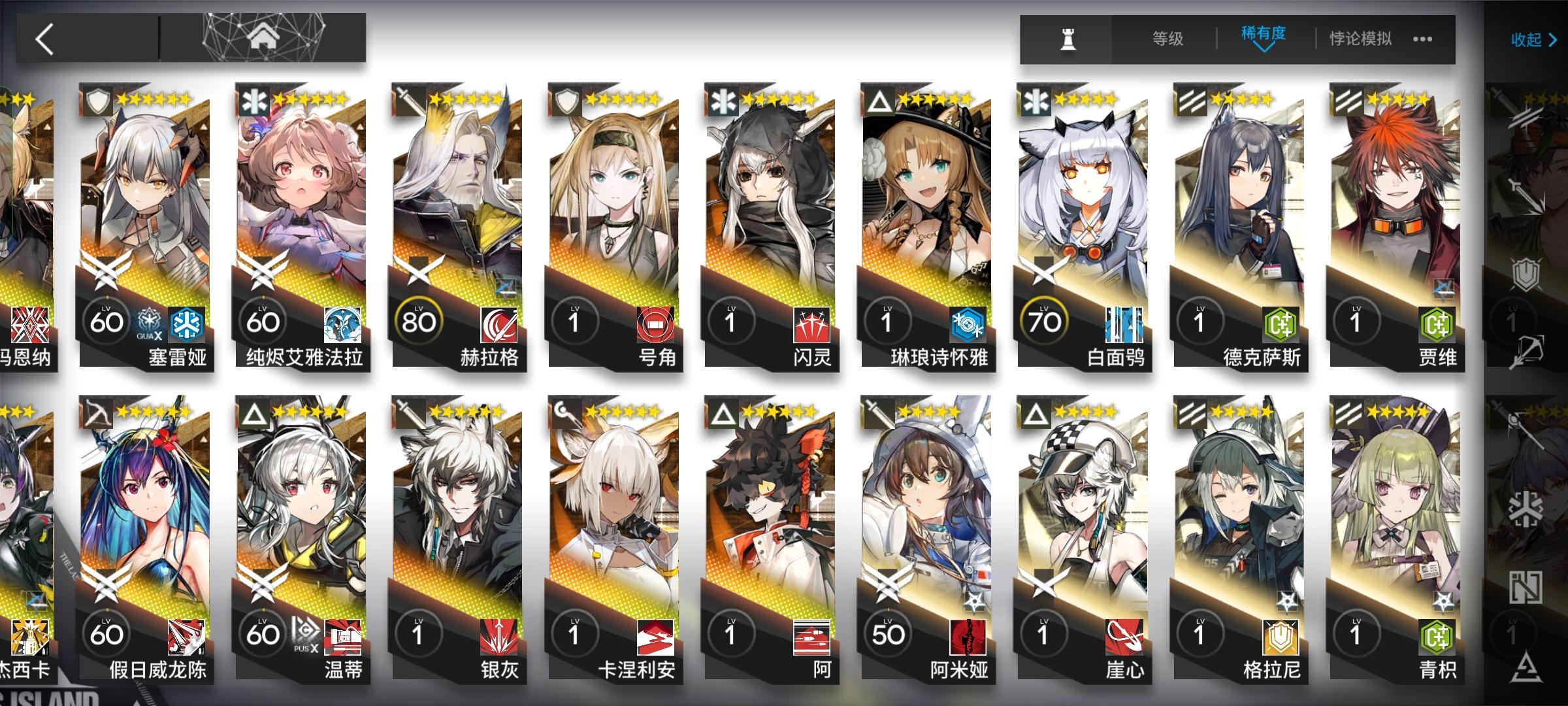Image resolution: width=1568 pixels, height=706 pixels.
Task: Click the home icon in the top navigation bar
Action: 262,36
